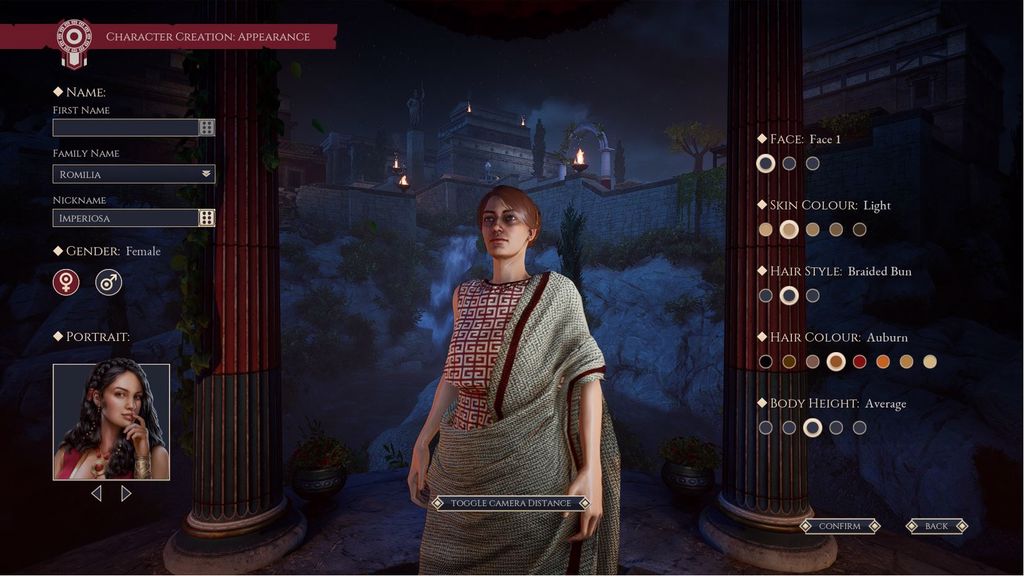The height and width of the screenshot is (576, 1024).
Task: Go back from character creation
Action: 936,526
